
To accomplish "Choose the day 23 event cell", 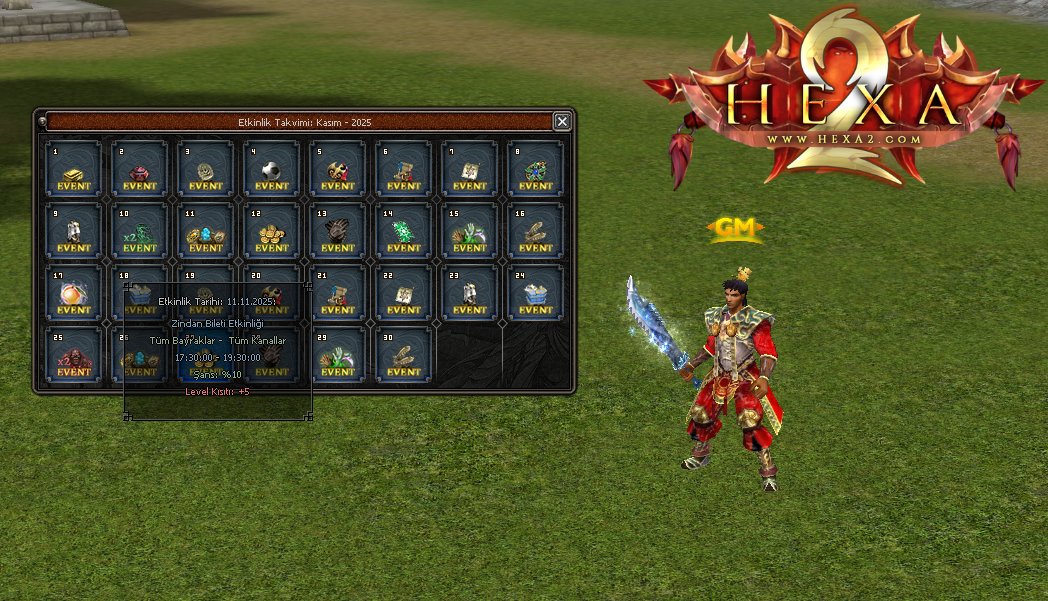I will tap(469, 294).
